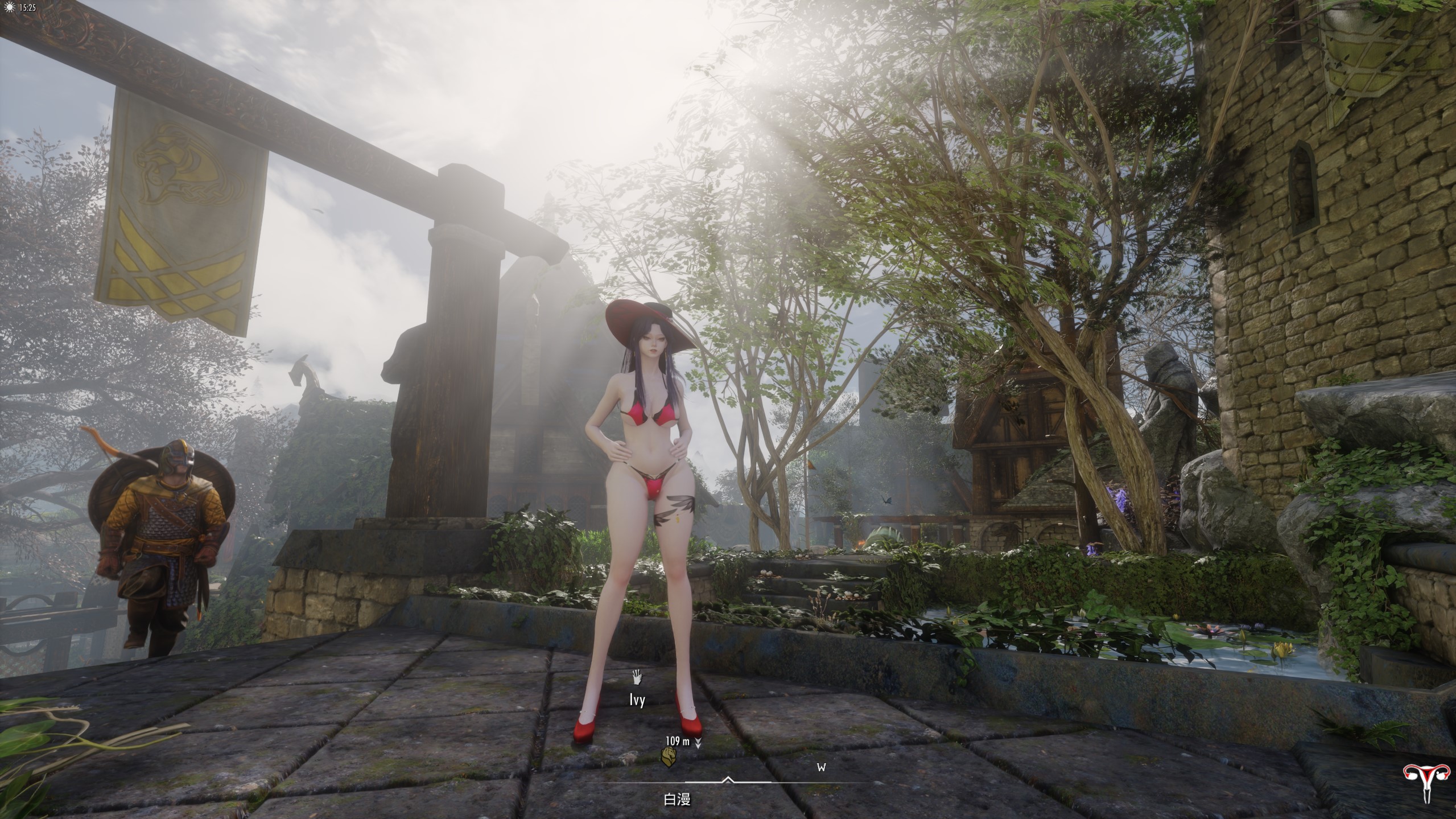Click the horse-head marker on the compass
Image resolution: width=1456 pixels, height=819 pixels.
point(669,756)
